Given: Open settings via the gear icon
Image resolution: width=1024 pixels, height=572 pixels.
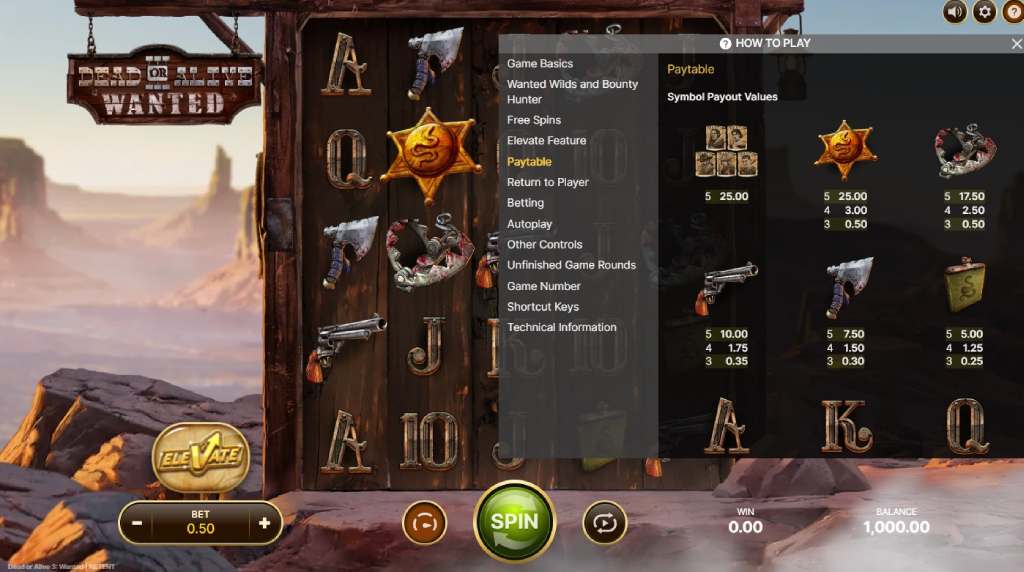Looking at the screenshot, I should click(x=984, y=12).
